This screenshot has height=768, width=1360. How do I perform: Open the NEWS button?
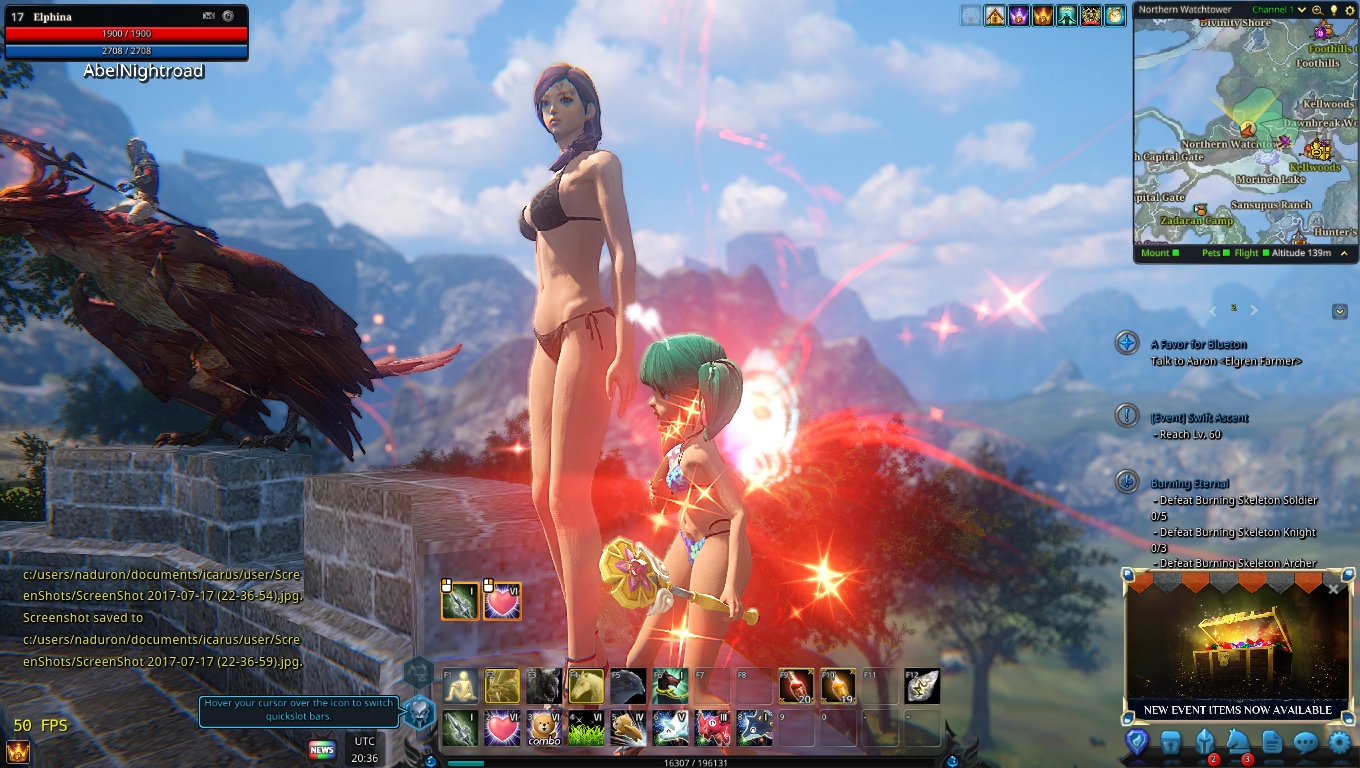point(322,749)
